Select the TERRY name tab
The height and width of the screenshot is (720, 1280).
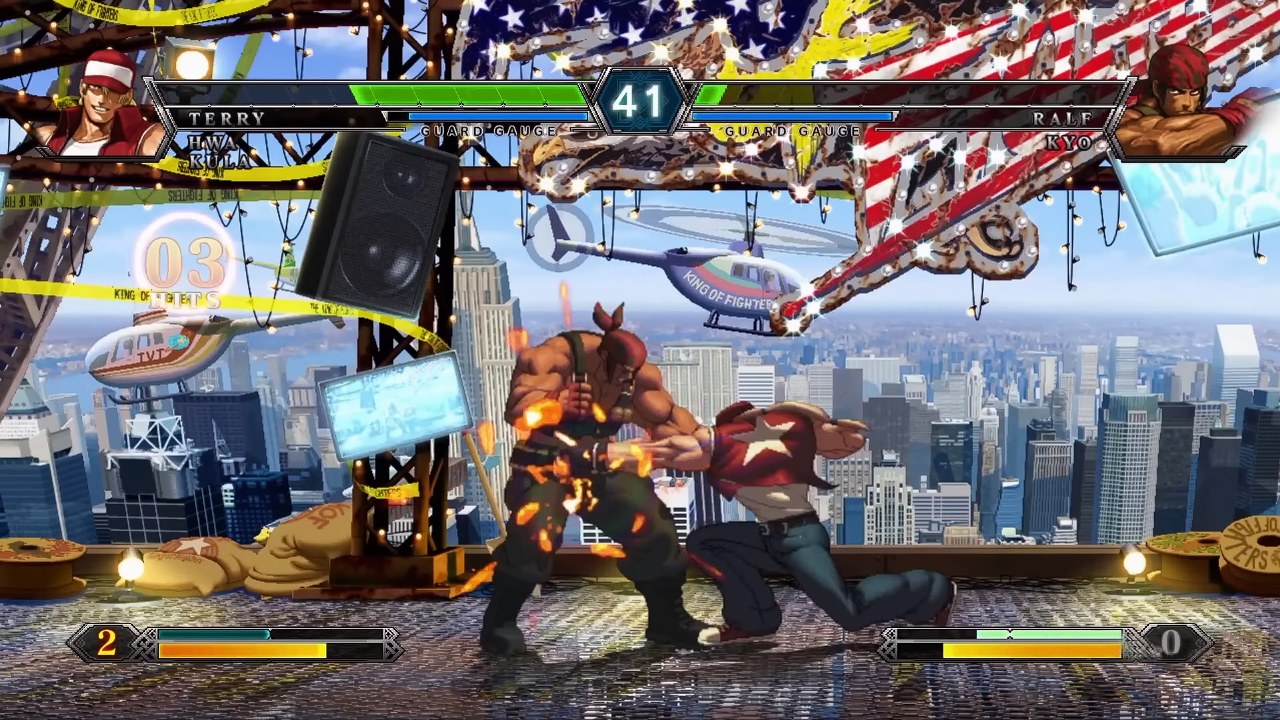225,119
